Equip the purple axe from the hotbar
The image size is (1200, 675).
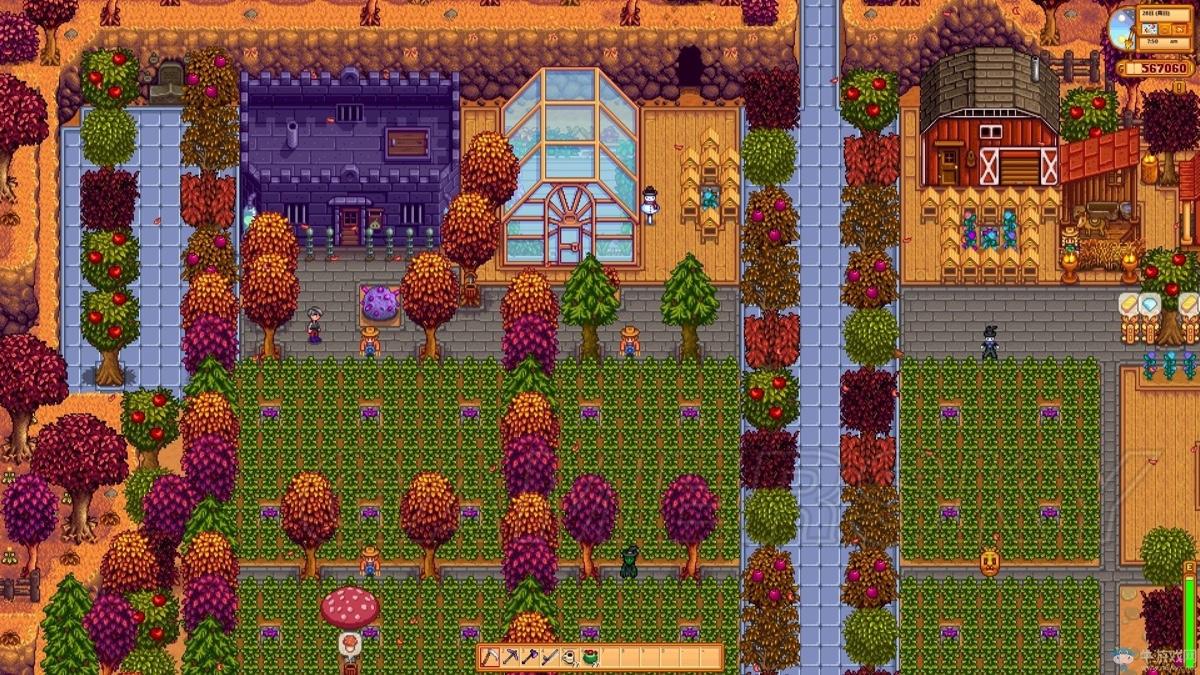click(530, 657)
